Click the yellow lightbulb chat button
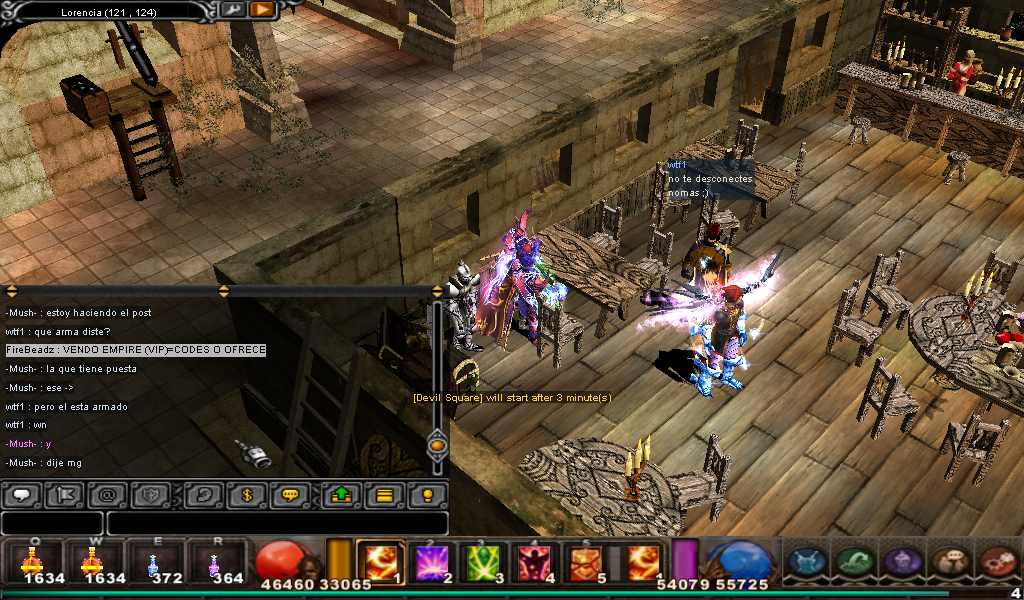The image size is (1024, 600). (428, 494)
